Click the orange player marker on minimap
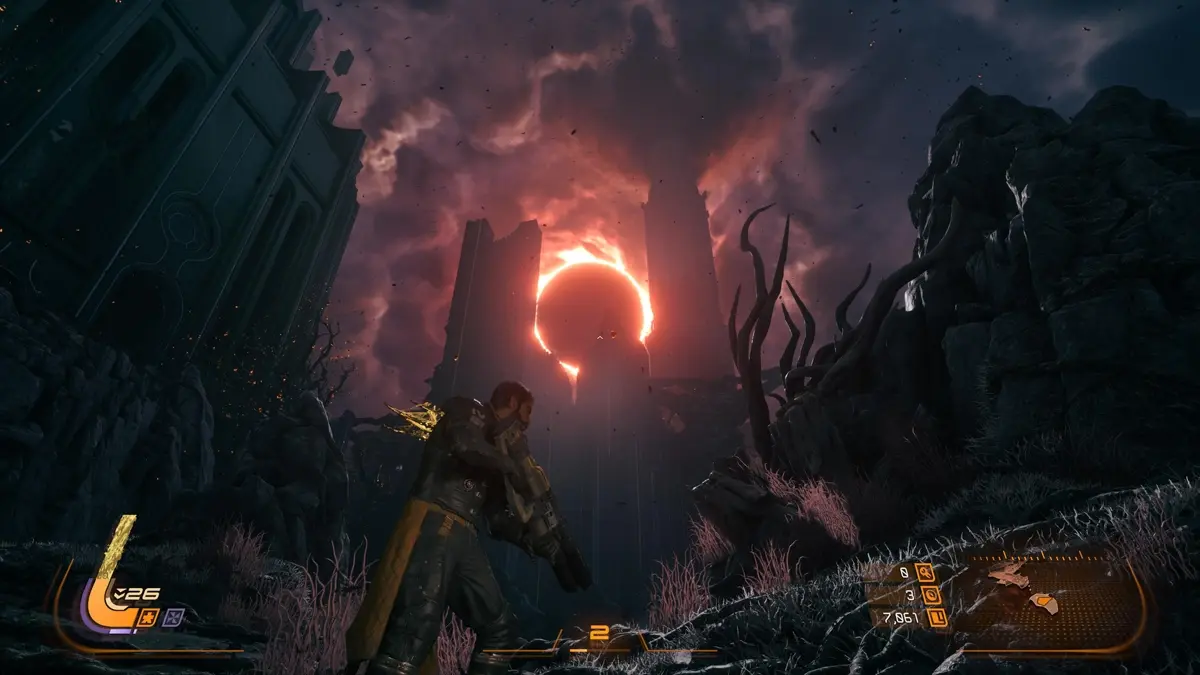 pos(1043,602)
